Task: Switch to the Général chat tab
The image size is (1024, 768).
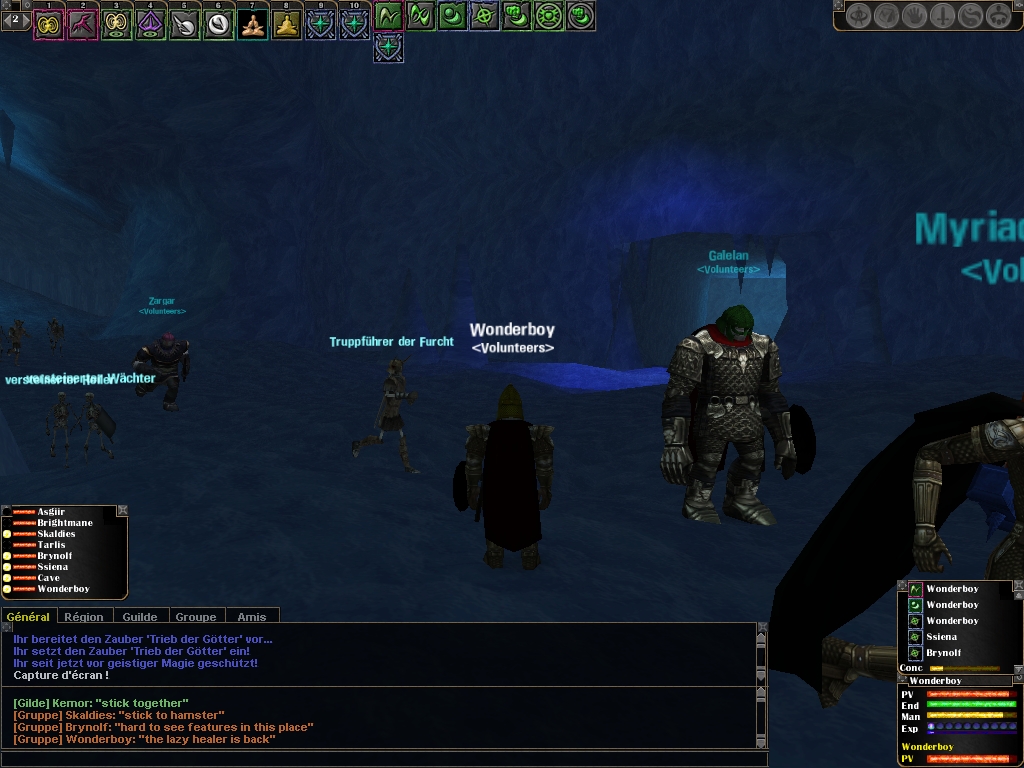Action: pyautogui.click(x=28, y=617)
